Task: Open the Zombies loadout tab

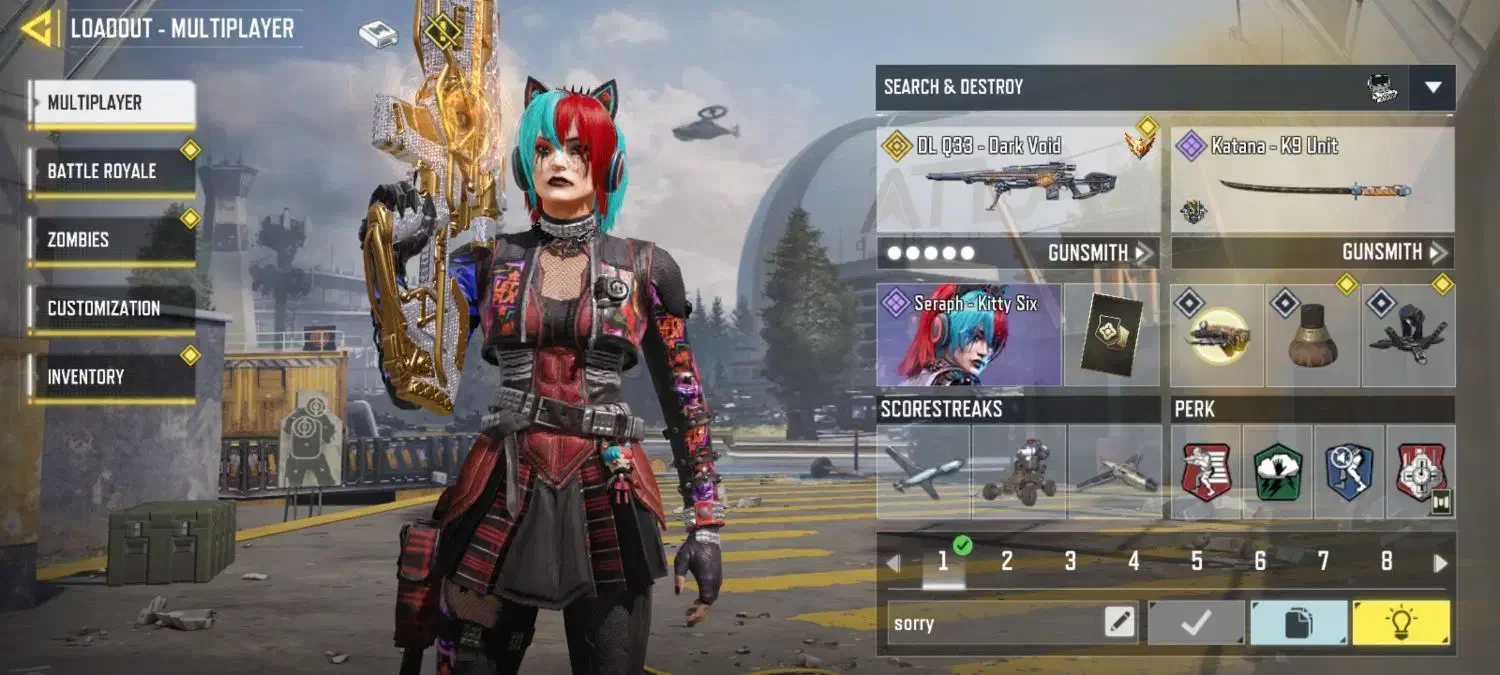Action: [112, 240]
